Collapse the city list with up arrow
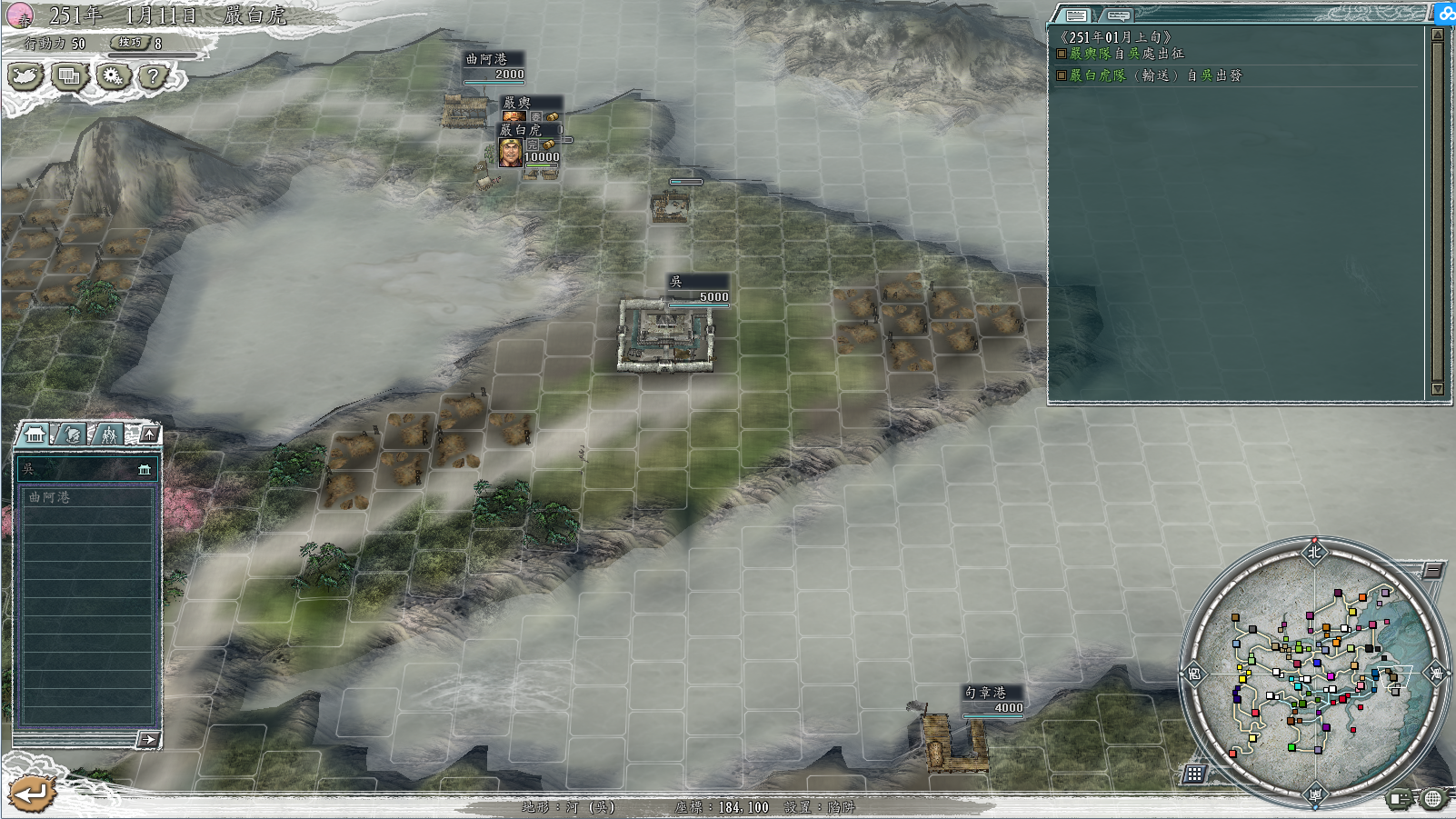Image resolution: width=1456 pixels, height=819 pixels. click(x=149, y=434)
